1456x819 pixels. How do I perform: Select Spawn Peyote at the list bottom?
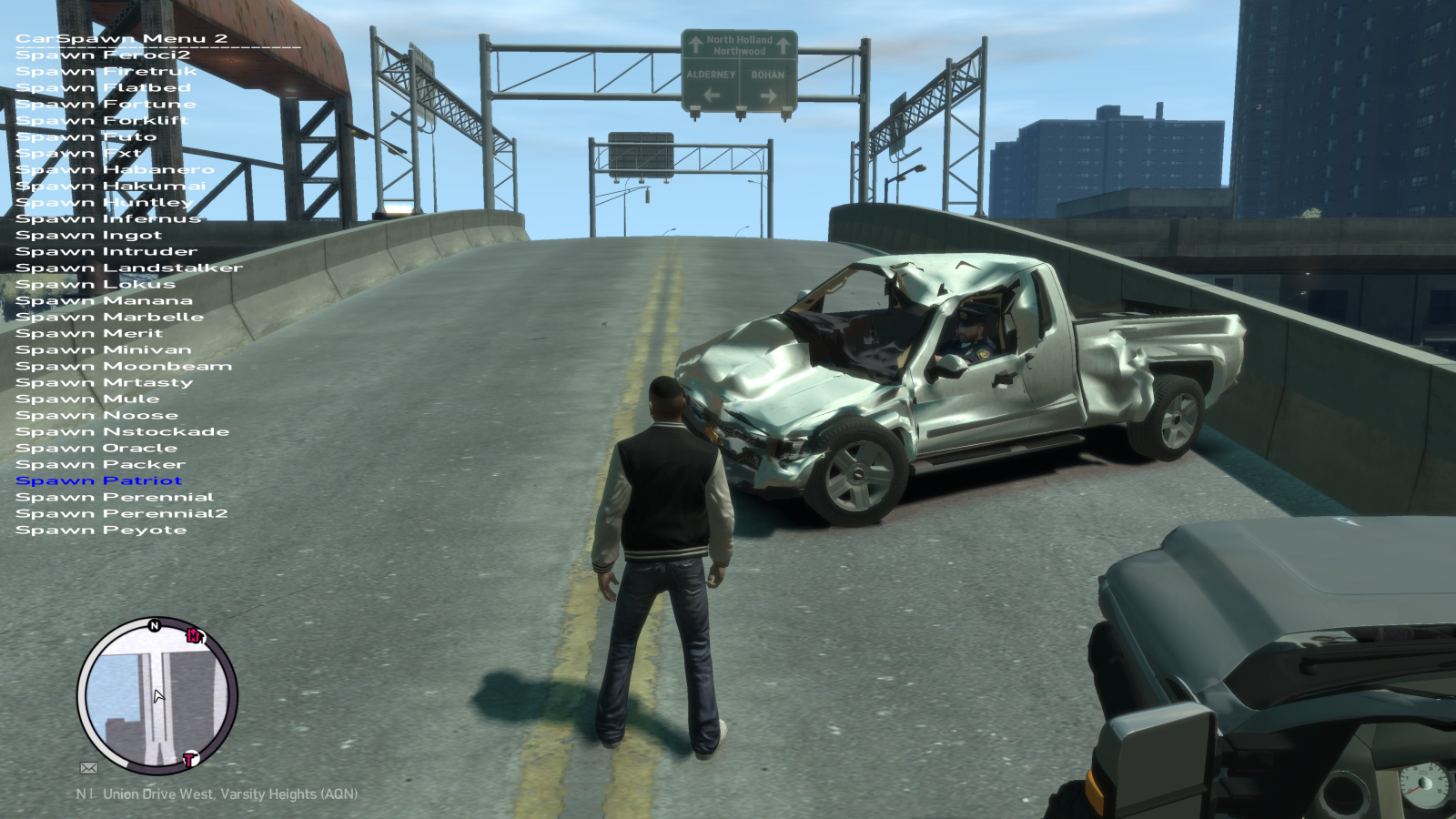101,530
